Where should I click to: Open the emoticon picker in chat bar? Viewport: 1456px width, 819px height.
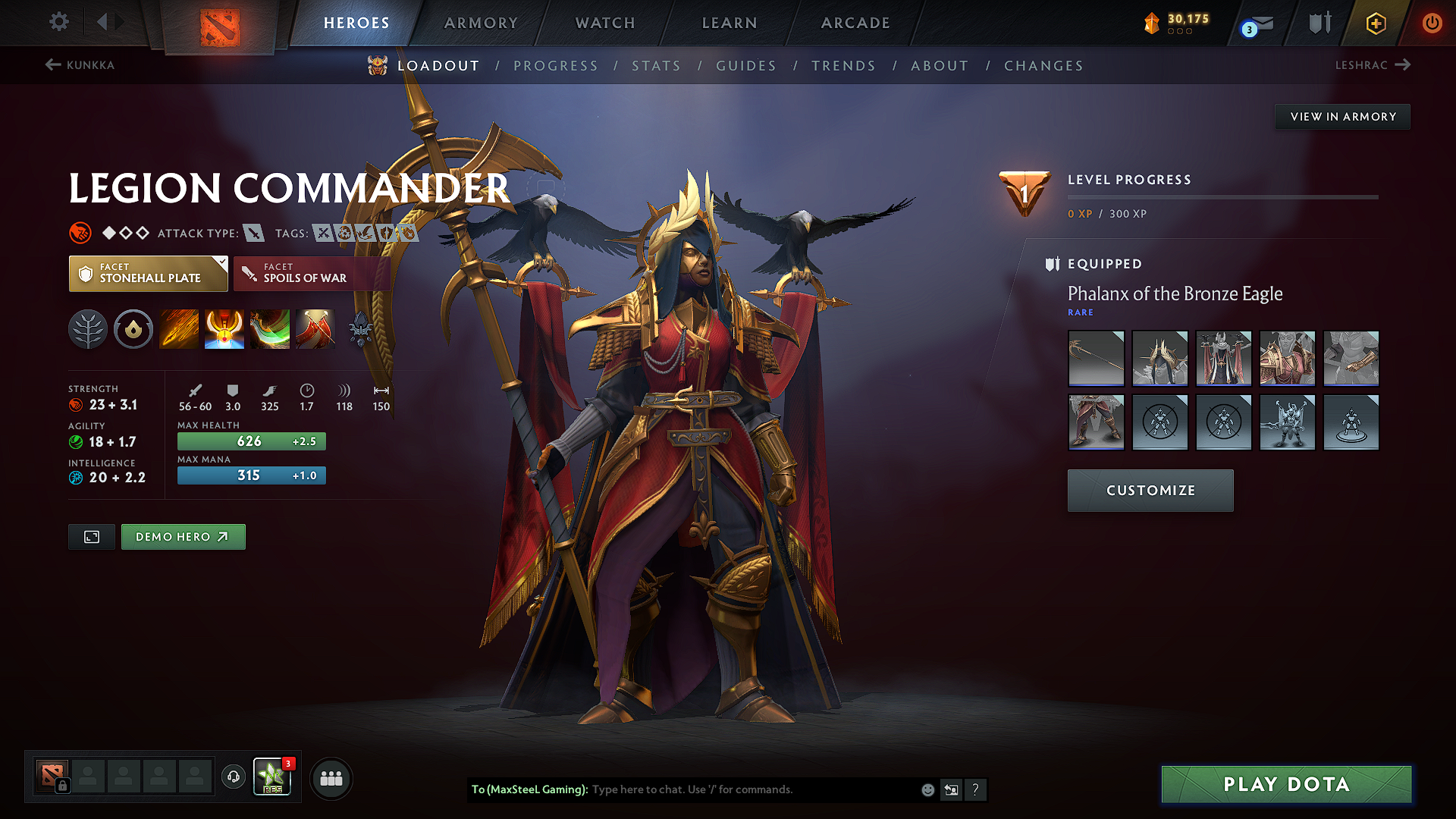[927, 789]
